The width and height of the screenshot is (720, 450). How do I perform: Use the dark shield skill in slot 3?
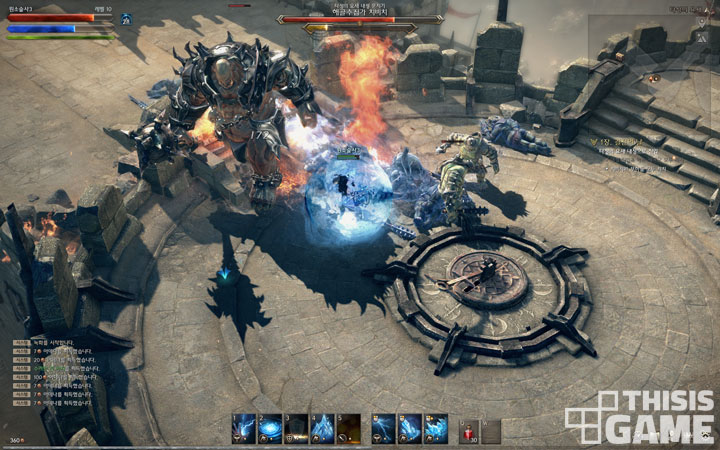(297, 427)
